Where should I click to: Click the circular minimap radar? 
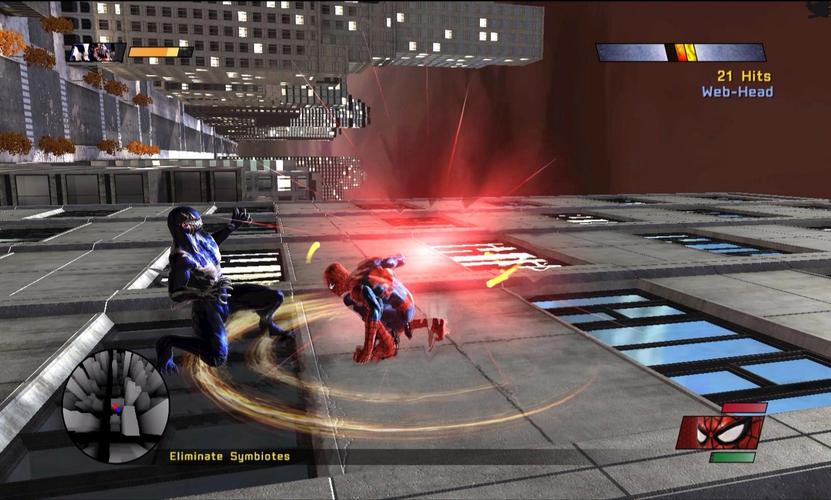[x=115, y=406]
